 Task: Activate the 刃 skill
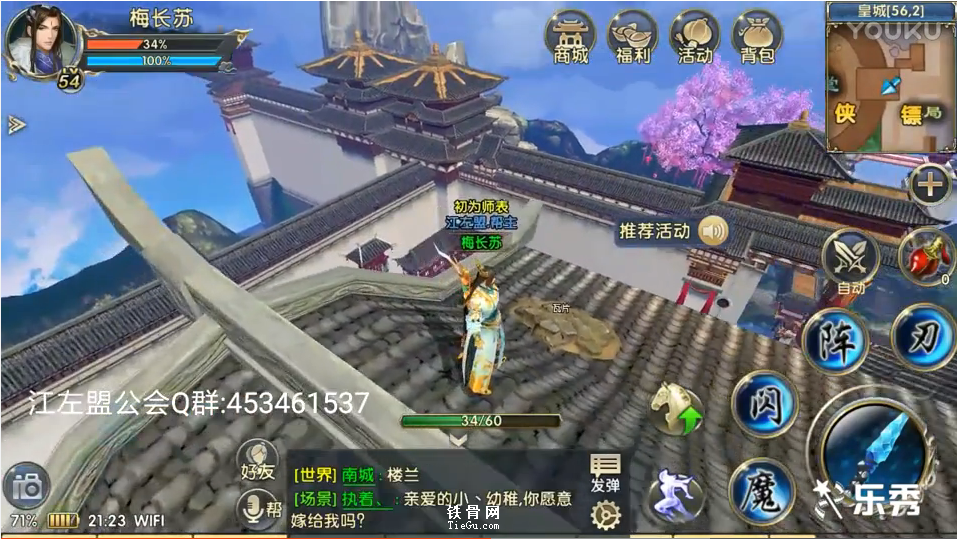[921, 337]
